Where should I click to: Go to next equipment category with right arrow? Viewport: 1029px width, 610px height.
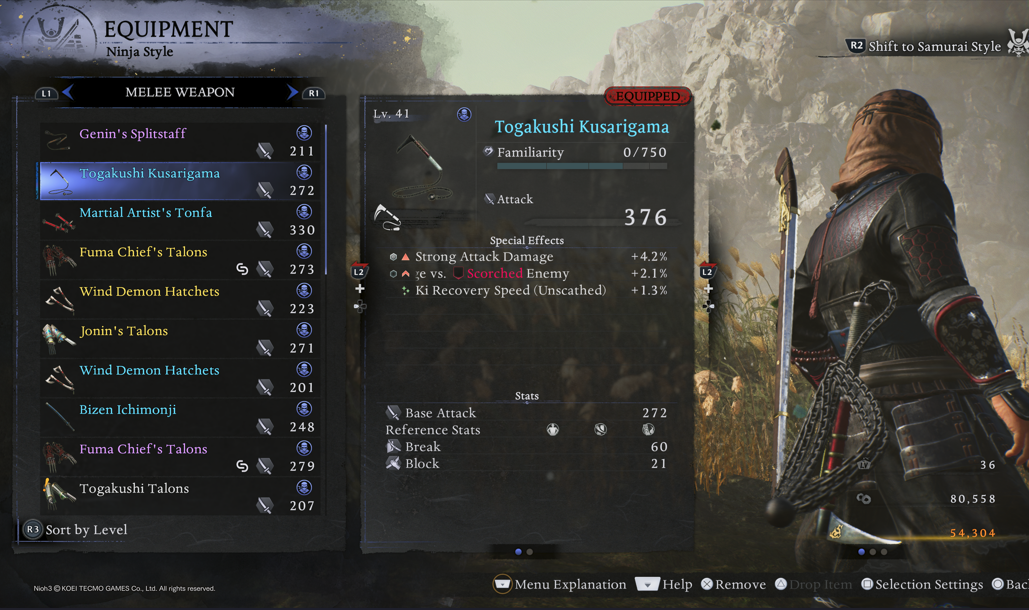292,92
